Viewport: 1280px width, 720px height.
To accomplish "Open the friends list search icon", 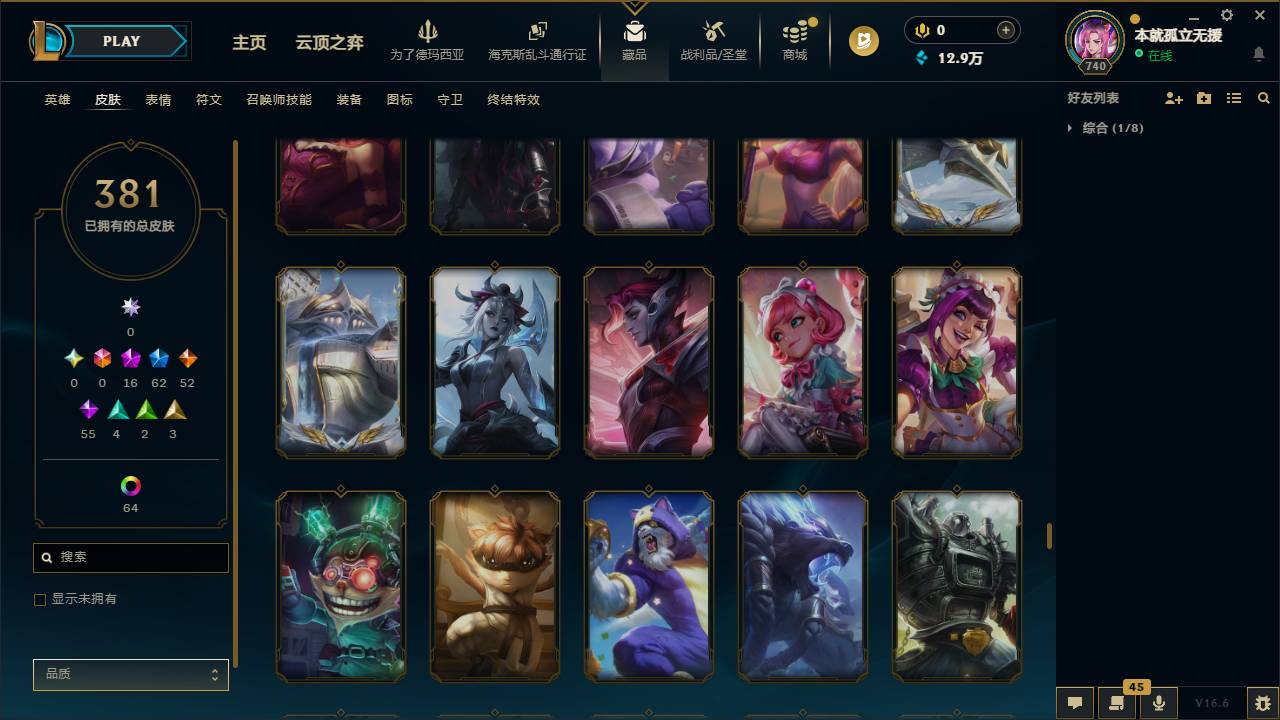I will click(x=1264, y=97).
